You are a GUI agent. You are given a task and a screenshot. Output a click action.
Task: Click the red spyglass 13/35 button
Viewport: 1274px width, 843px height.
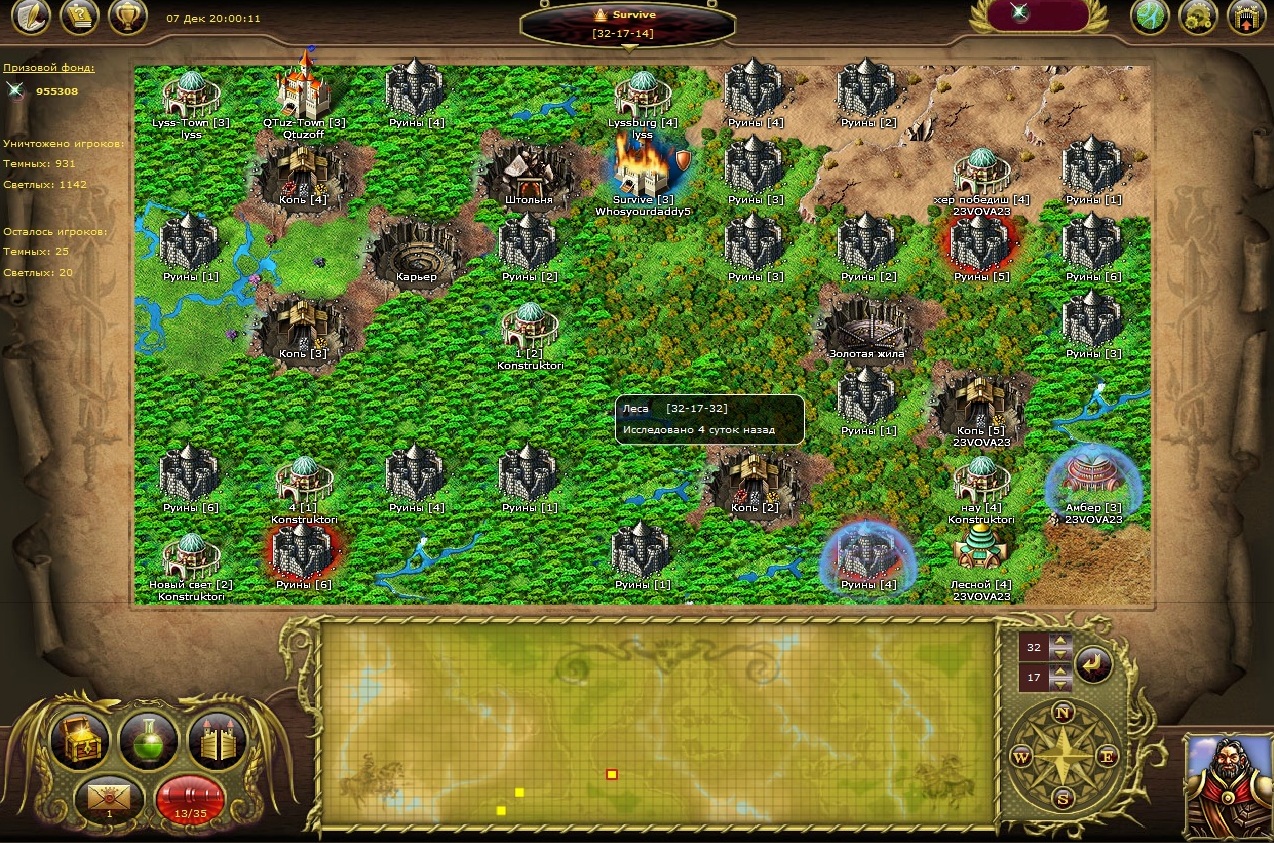point(190,798)
